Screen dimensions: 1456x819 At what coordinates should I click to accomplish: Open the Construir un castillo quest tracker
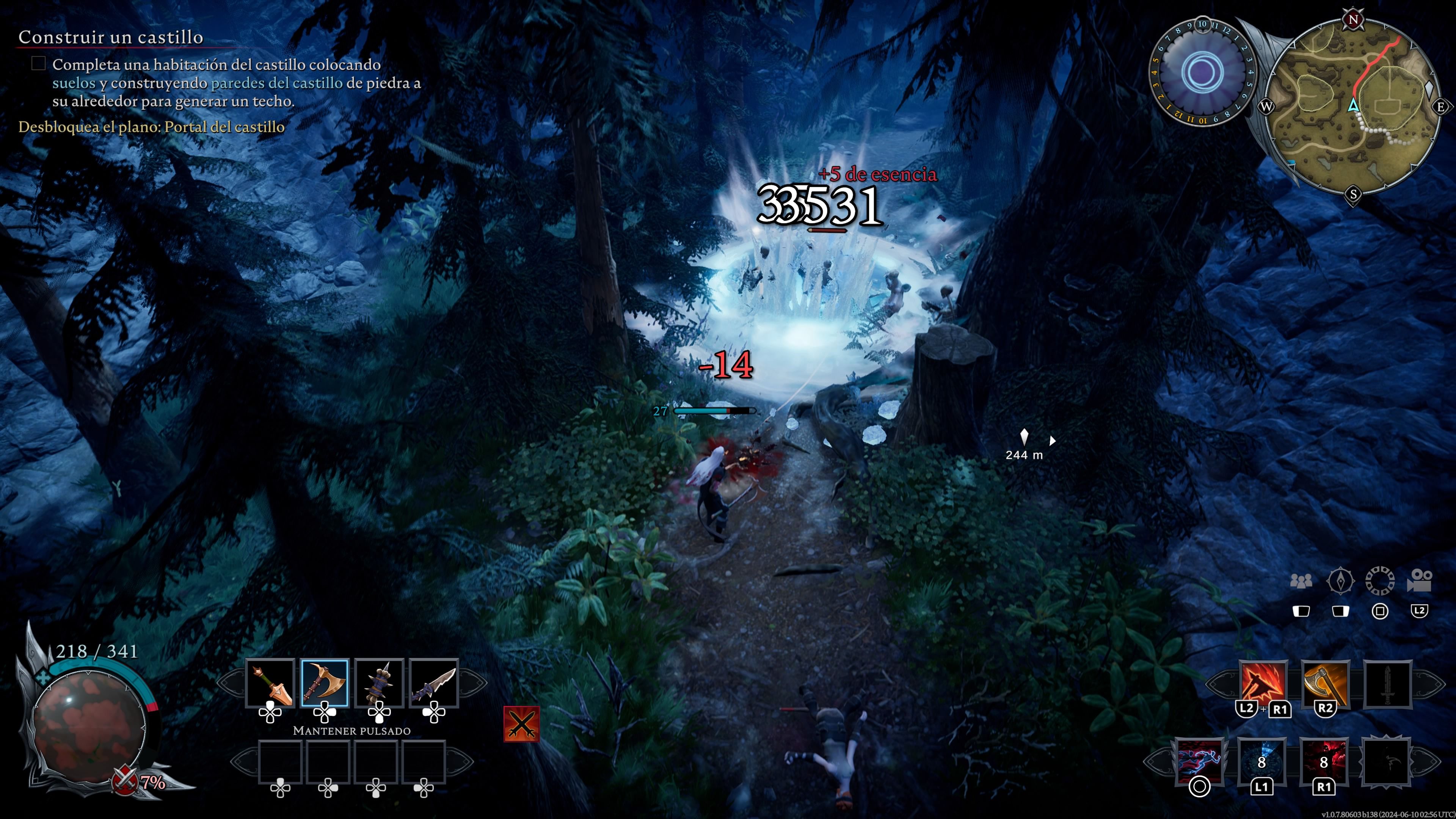click(x=111, y=37)
